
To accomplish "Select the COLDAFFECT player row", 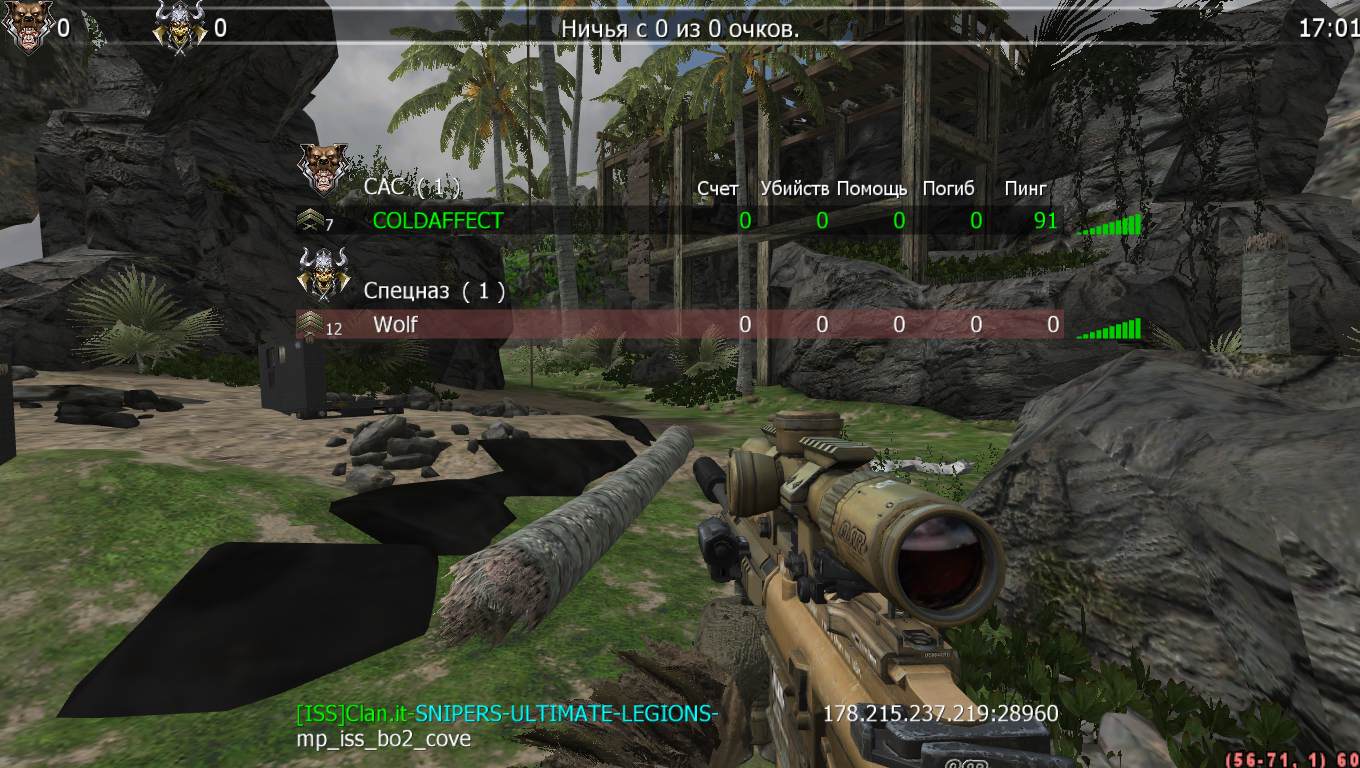I will (437, 220).
